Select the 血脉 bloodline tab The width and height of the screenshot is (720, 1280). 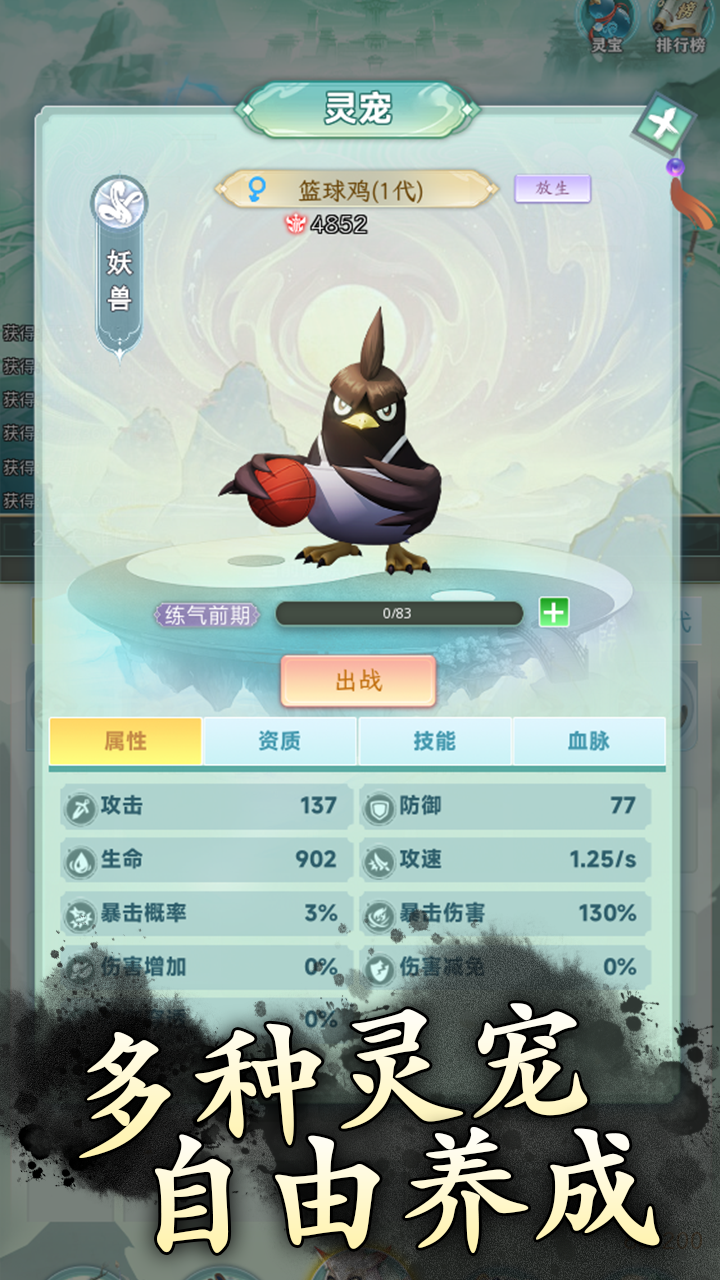click(589, 741)
